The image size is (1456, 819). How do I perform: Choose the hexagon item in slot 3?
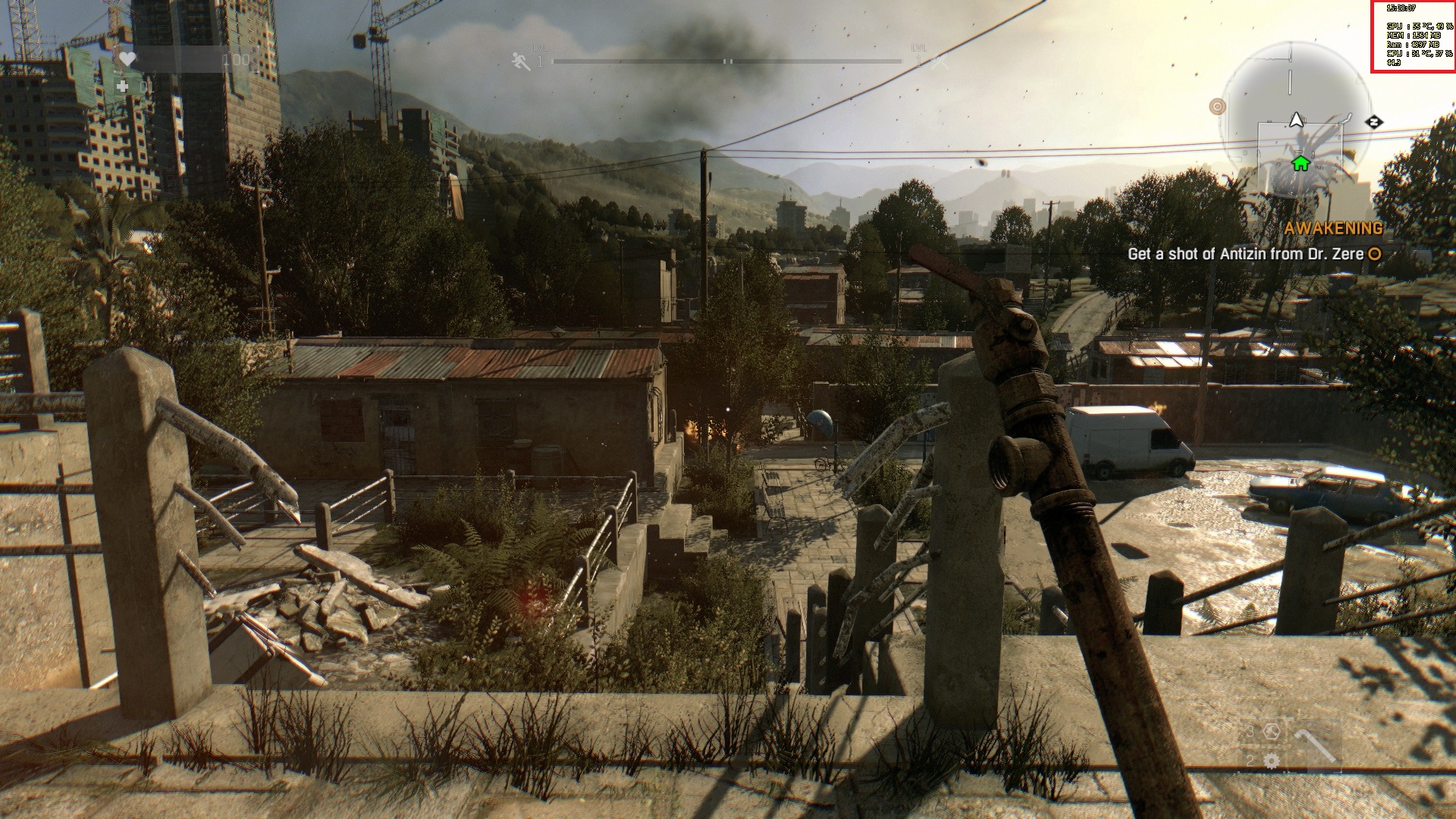click(1272, 731)
